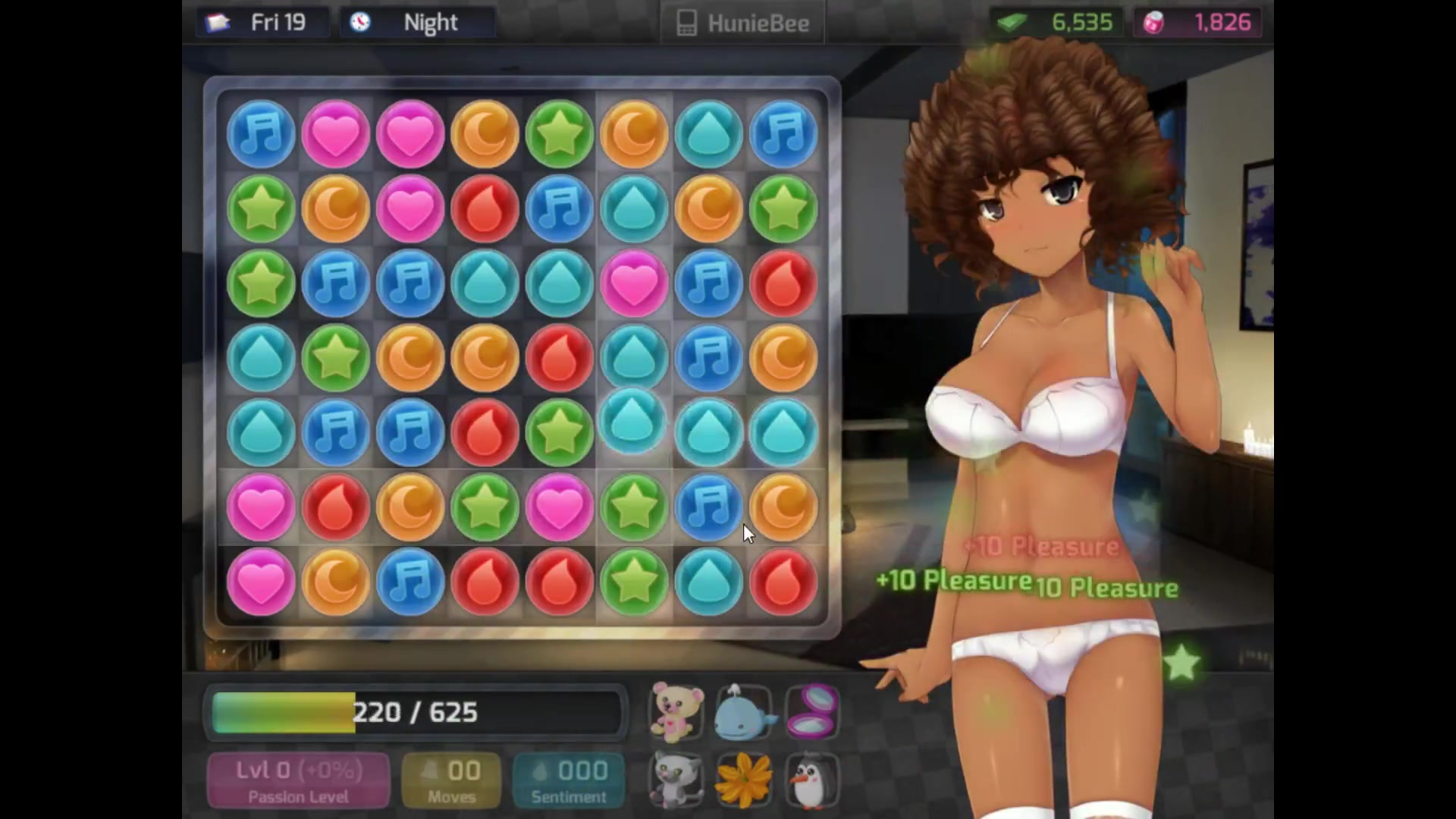Activate the pink compact mirror gift
The image size is (1456, 819).
[x=811, y=711]
